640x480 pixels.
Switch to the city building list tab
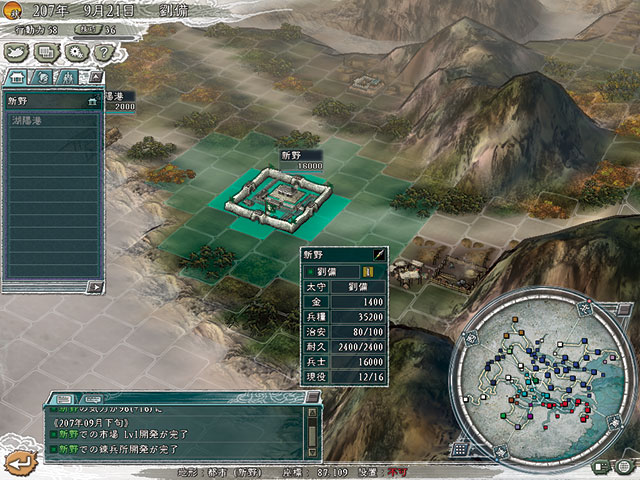tap(16, 77)
